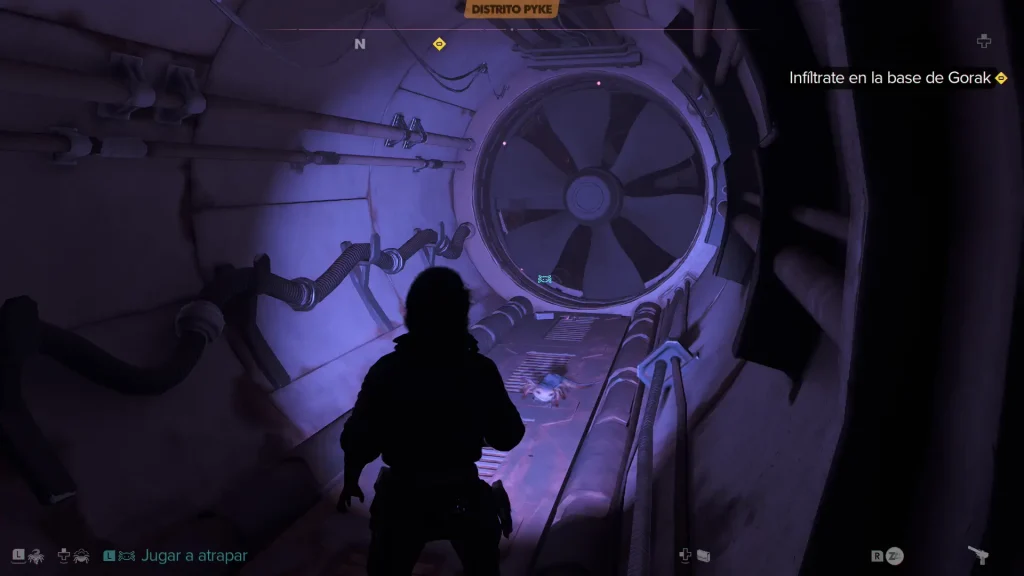Open the objective 'Infíltrate en la base de Gorak'
The height and width of the screenshot is (576, 1024).
pos(889,77)
